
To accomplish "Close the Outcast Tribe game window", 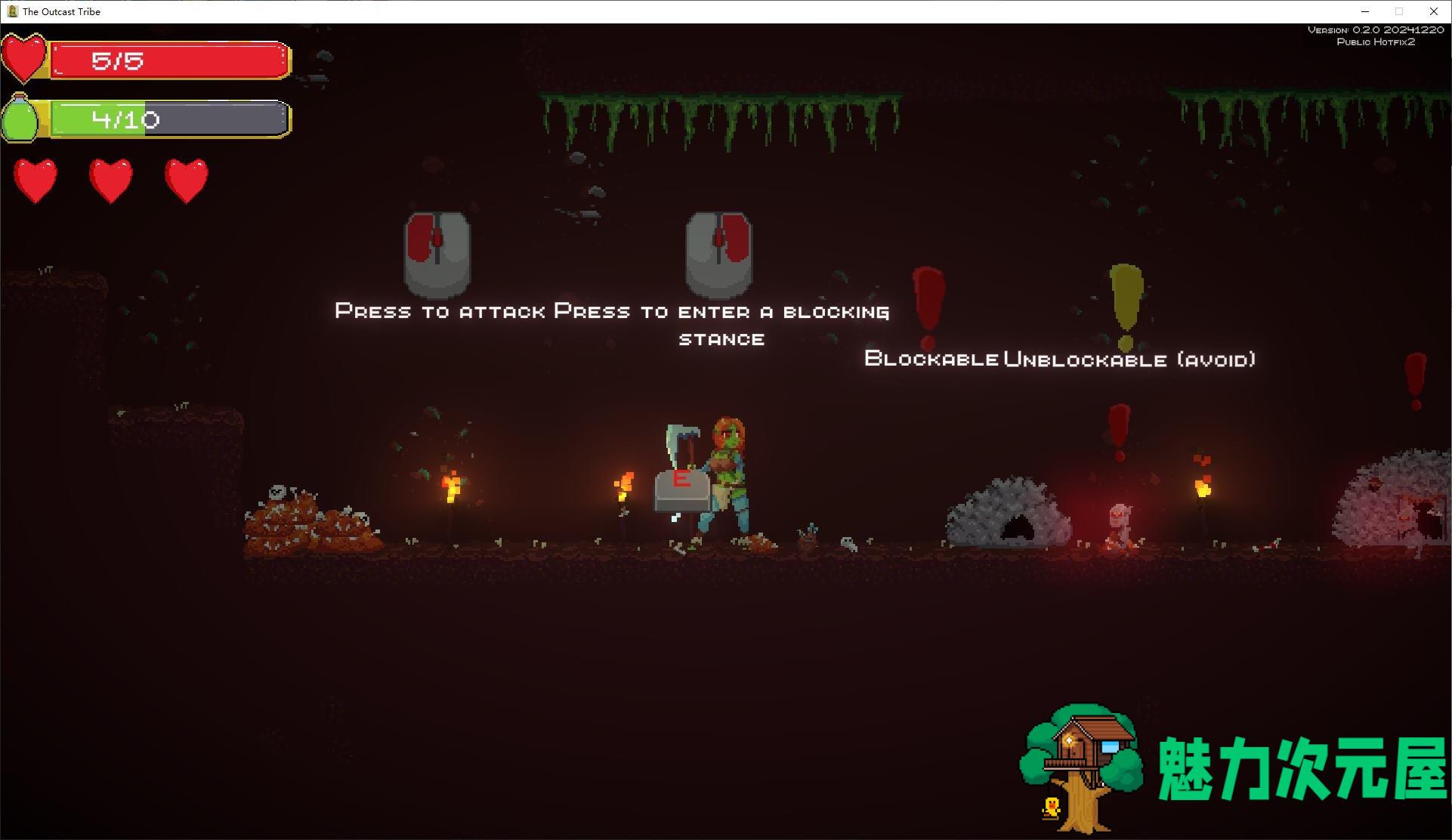I will (1433, 11).
